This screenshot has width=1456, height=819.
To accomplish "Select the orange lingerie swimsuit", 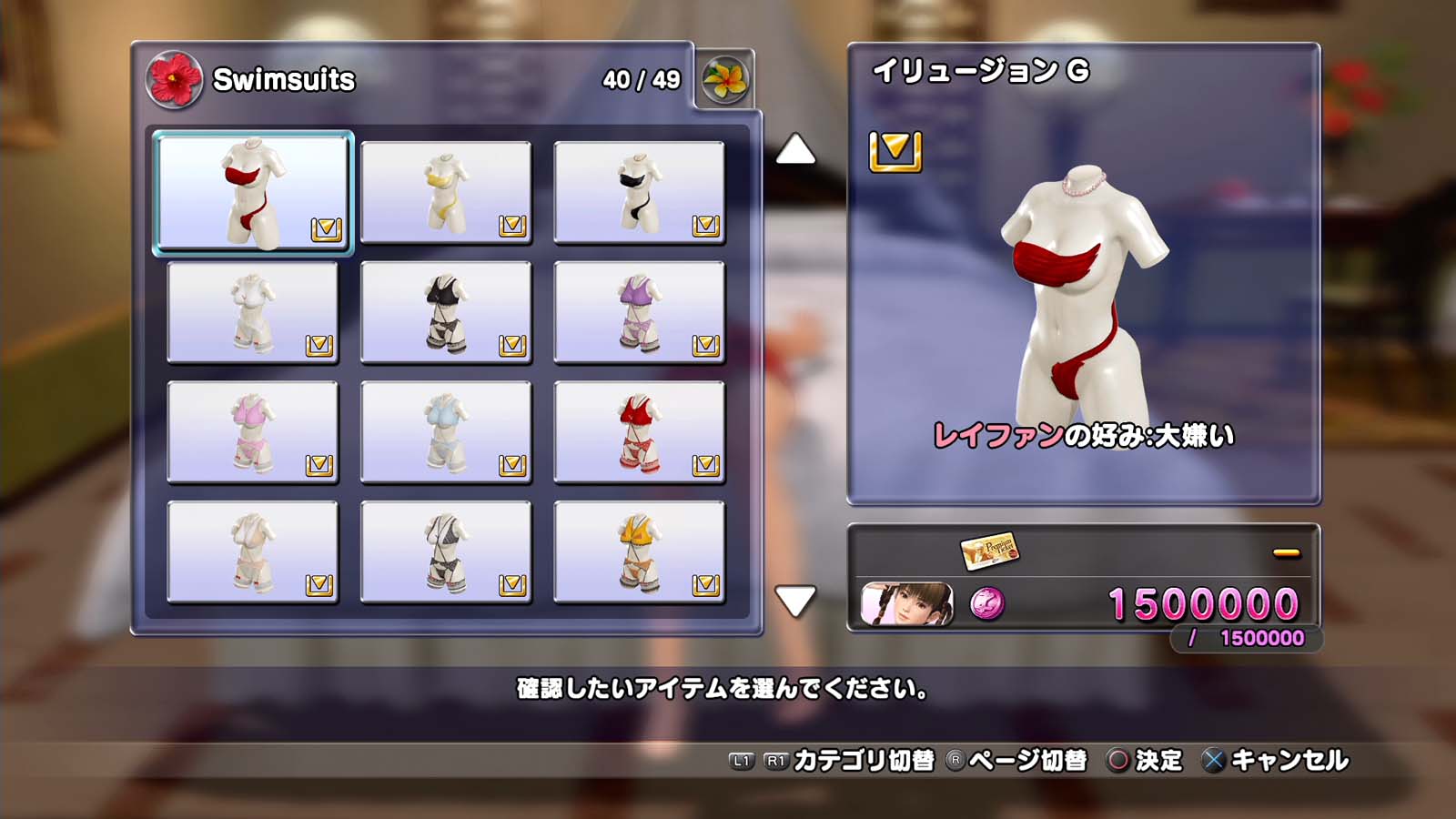I will (639, 552).
